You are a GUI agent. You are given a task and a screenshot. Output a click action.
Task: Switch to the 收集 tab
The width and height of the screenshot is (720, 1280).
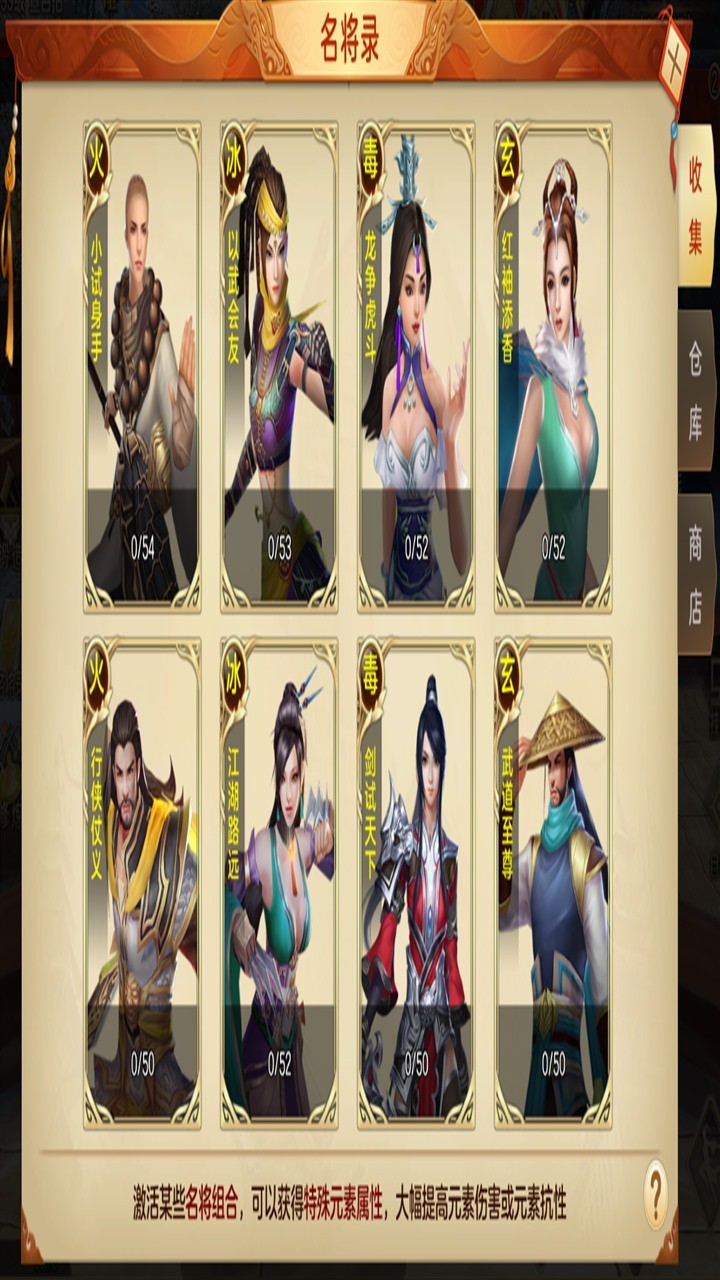pyautogui.click(x=695, y=207)
